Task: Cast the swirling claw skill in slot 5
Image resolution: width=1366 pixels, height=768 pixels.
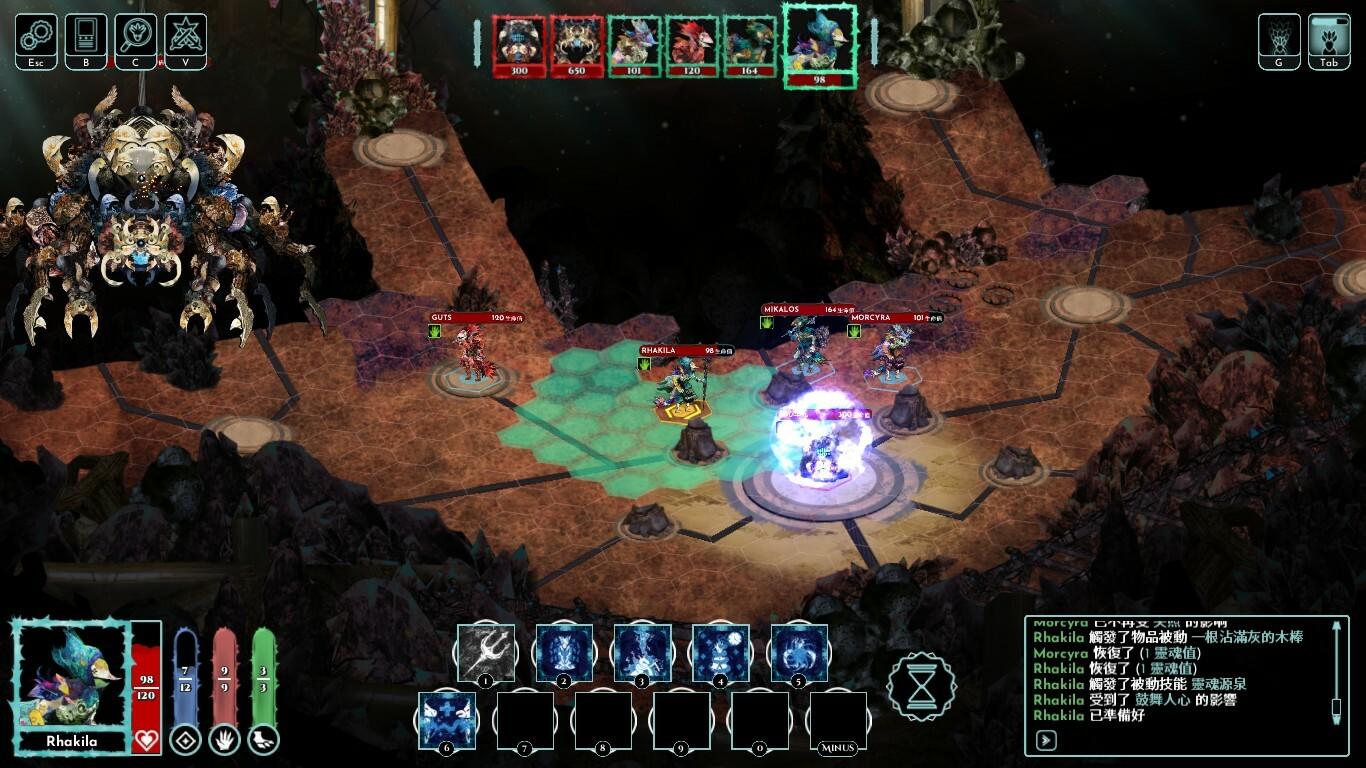Action: tap(799, 652)
